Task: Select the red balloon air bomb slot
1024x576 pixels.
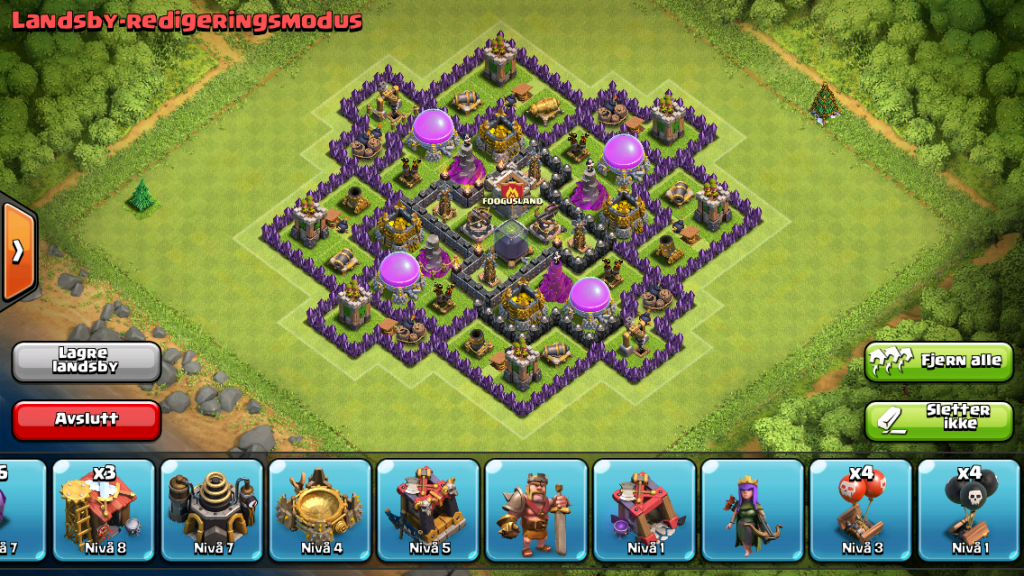Action: click(x=859, y=510)
